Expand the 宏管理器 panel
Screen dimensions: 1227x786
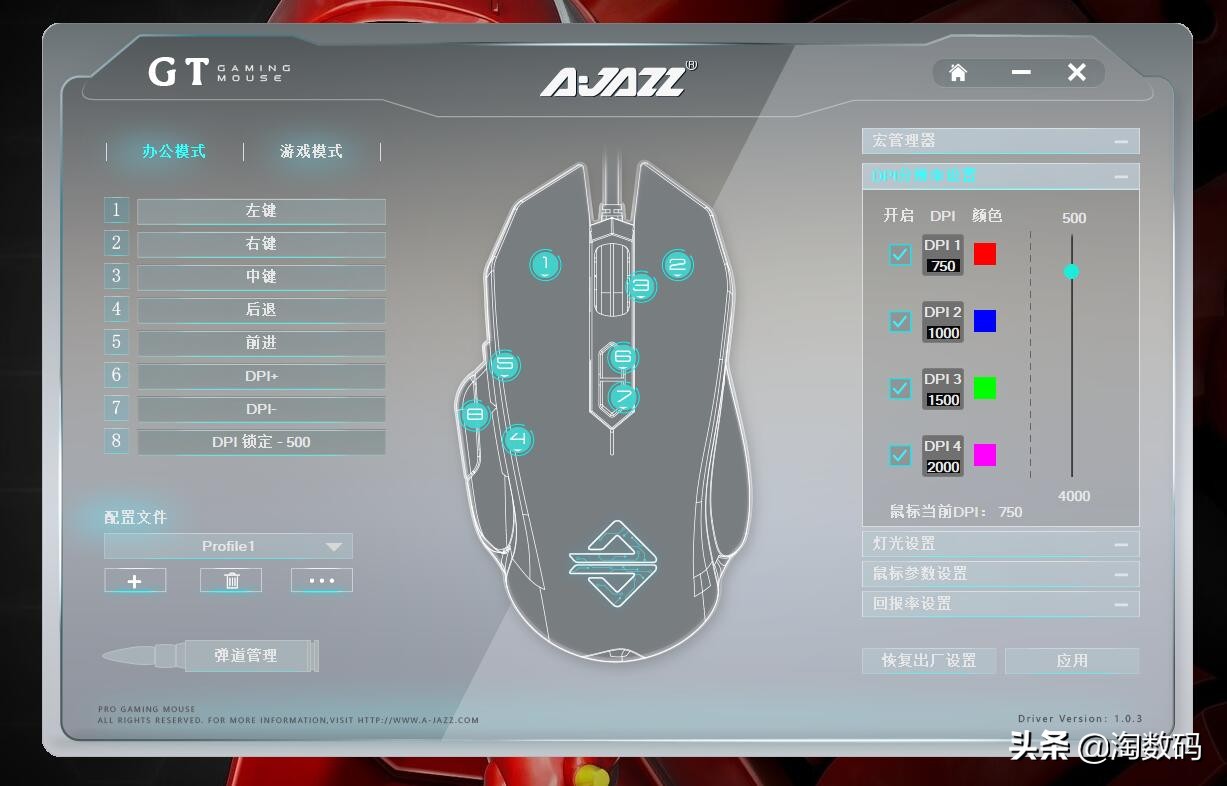1000,141
